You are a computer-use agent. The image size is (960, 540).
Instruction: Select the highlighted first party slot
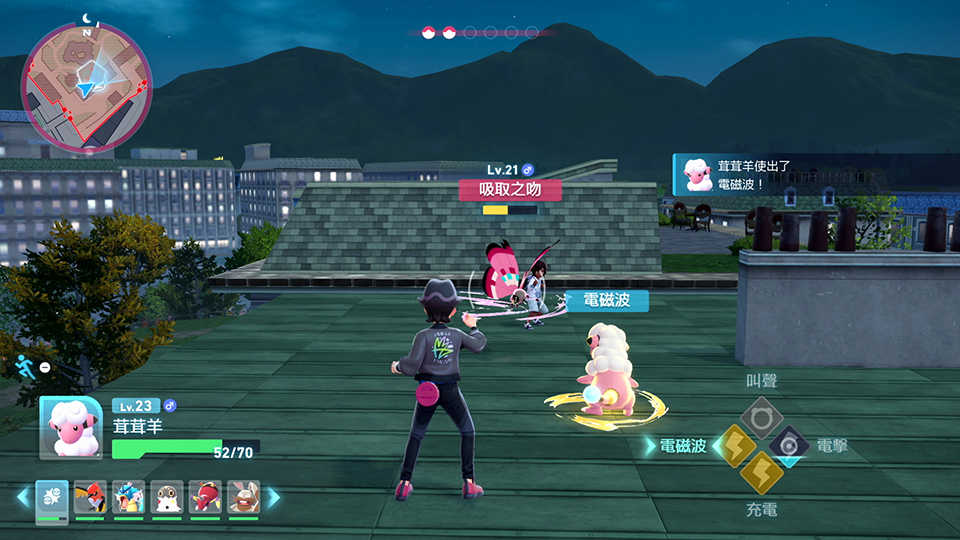pyautogui.click(x=52, y=498)
